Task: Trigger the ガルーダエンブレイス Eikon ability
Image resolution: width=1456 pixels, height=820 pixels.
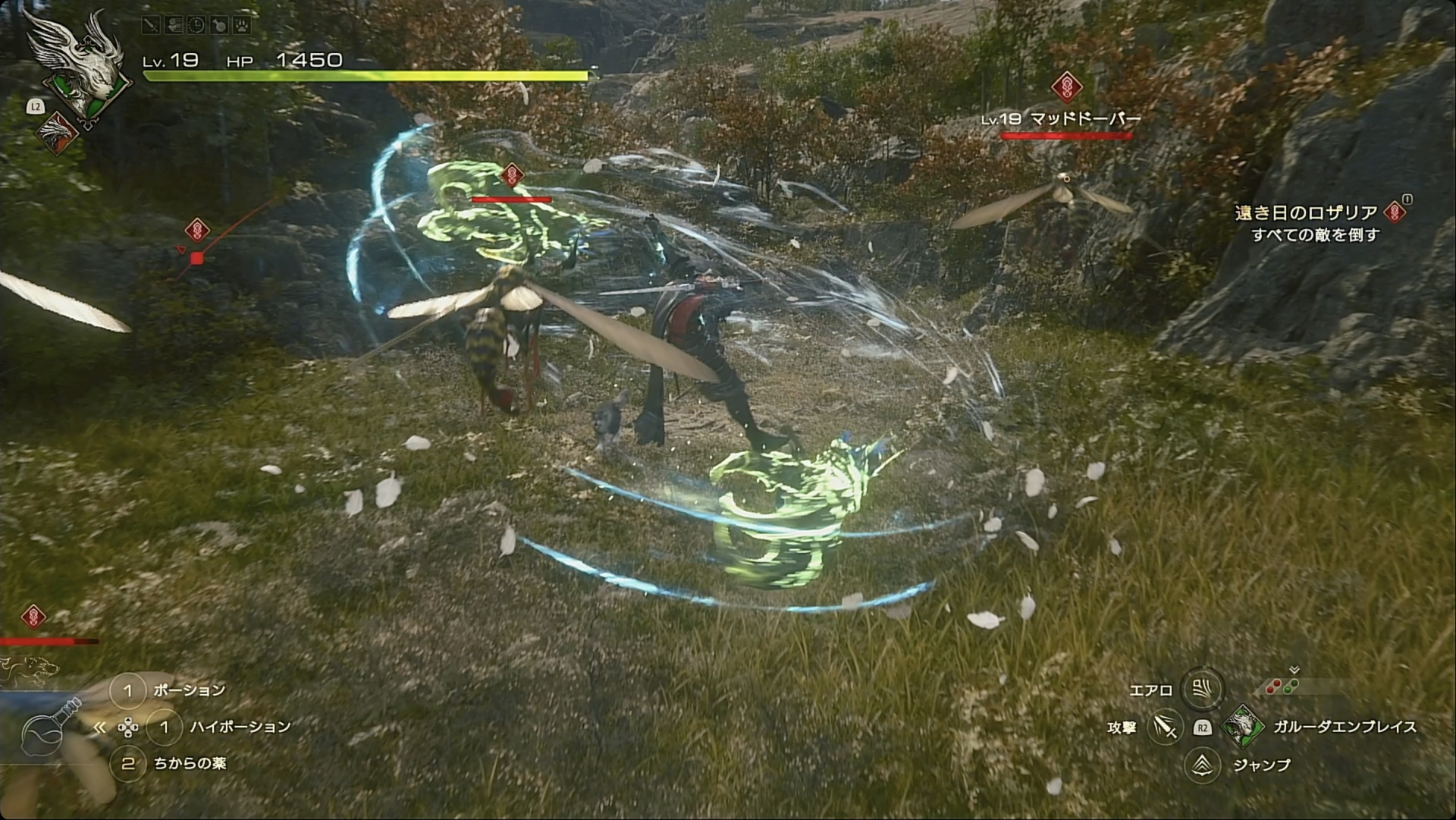Action: [1244, 726]
